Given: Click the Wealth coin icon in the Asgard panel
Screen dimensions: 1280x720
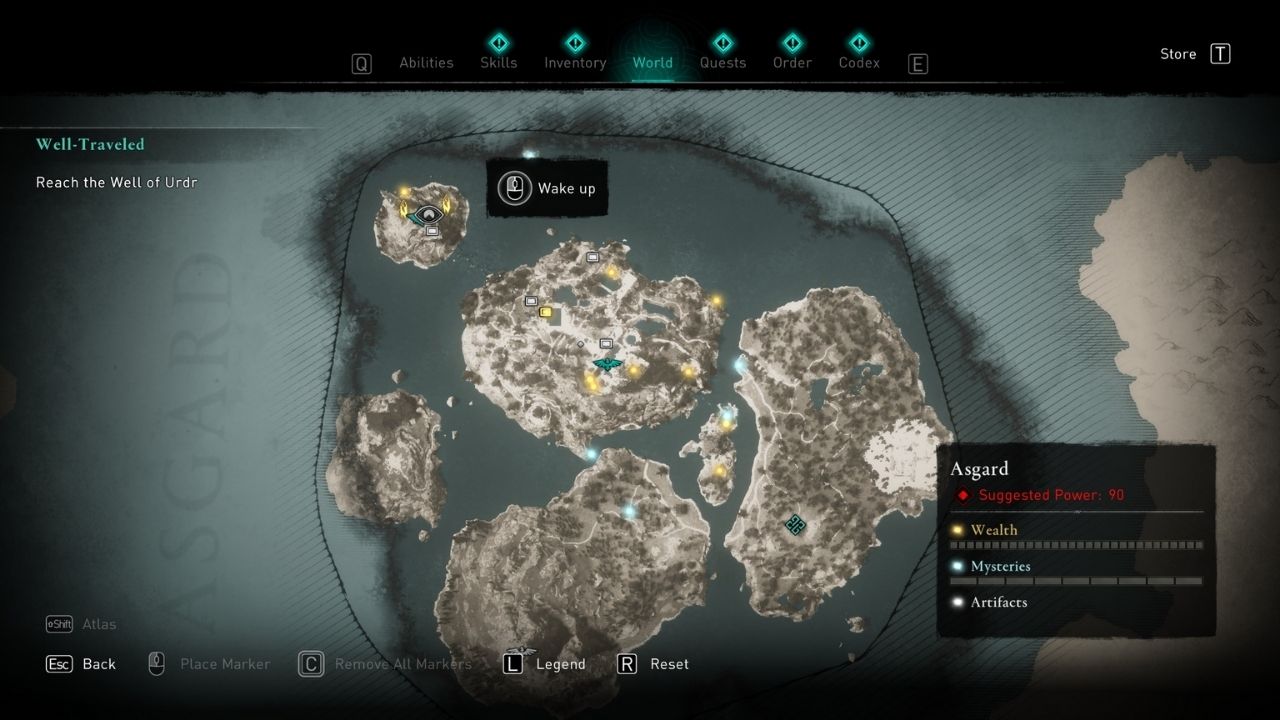Looking at the screenshot, I should tap(958, 530).
